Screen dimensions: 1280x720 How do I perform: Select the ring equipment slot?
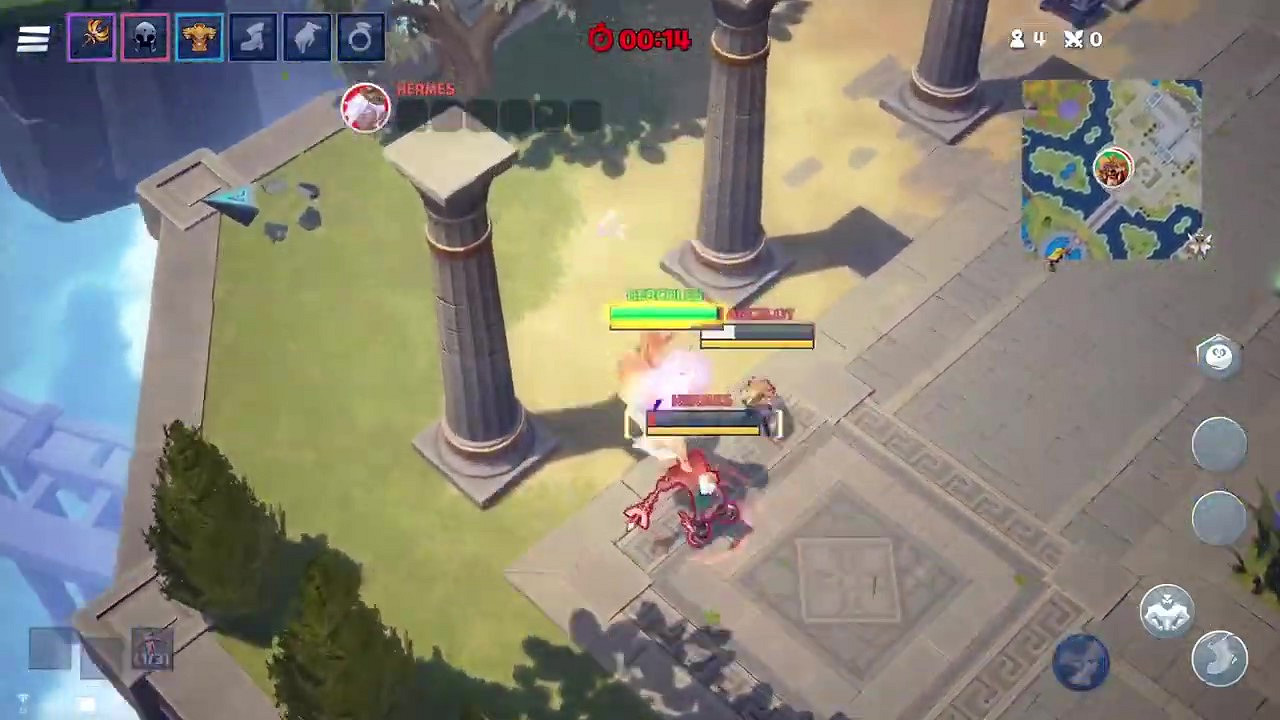click(361, 38)
